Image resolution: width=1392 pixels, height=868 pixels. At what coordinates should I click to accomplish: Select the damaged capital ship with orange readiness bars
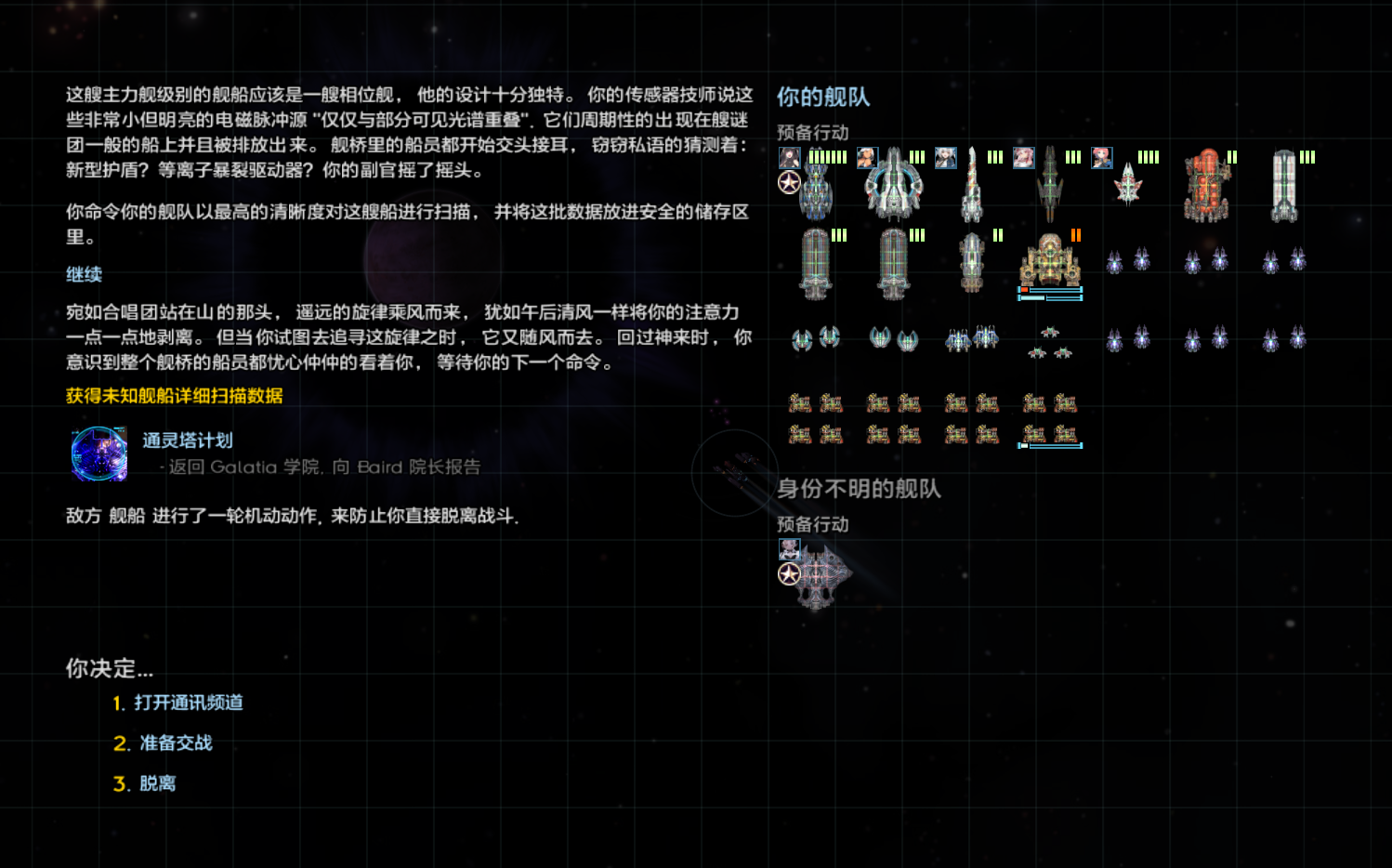pyautogui.click(x=1050, y=263)
